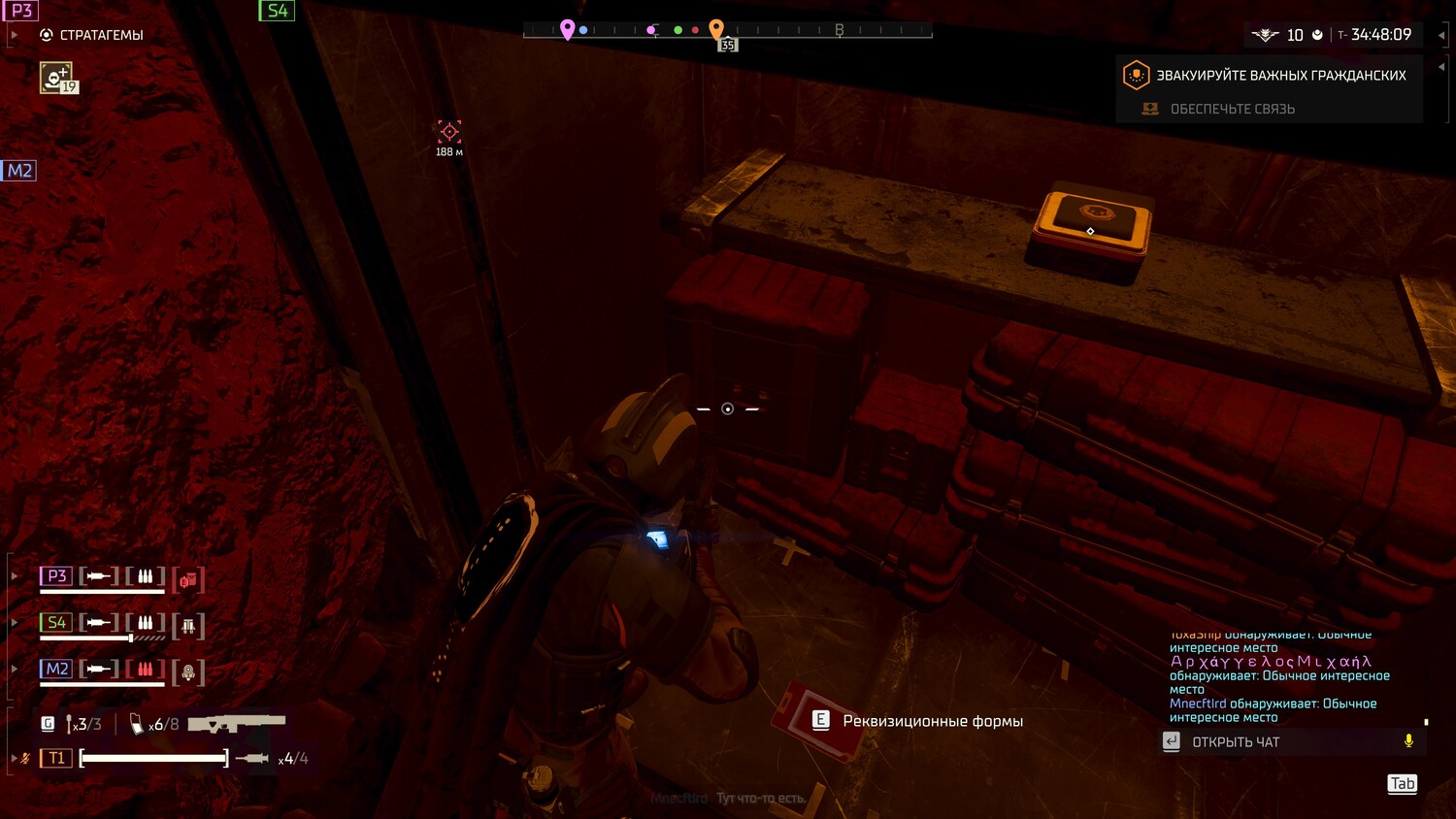Toggle the chat microphone icon
1456x819 pixels.
(1408, 741)
